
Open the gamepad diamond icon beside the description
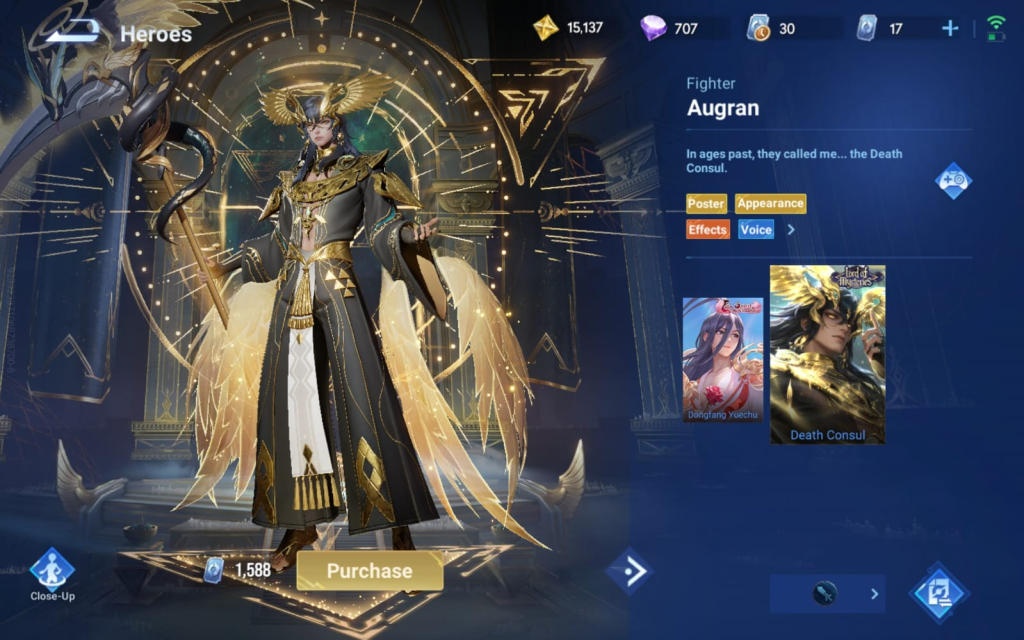point(953,180)
